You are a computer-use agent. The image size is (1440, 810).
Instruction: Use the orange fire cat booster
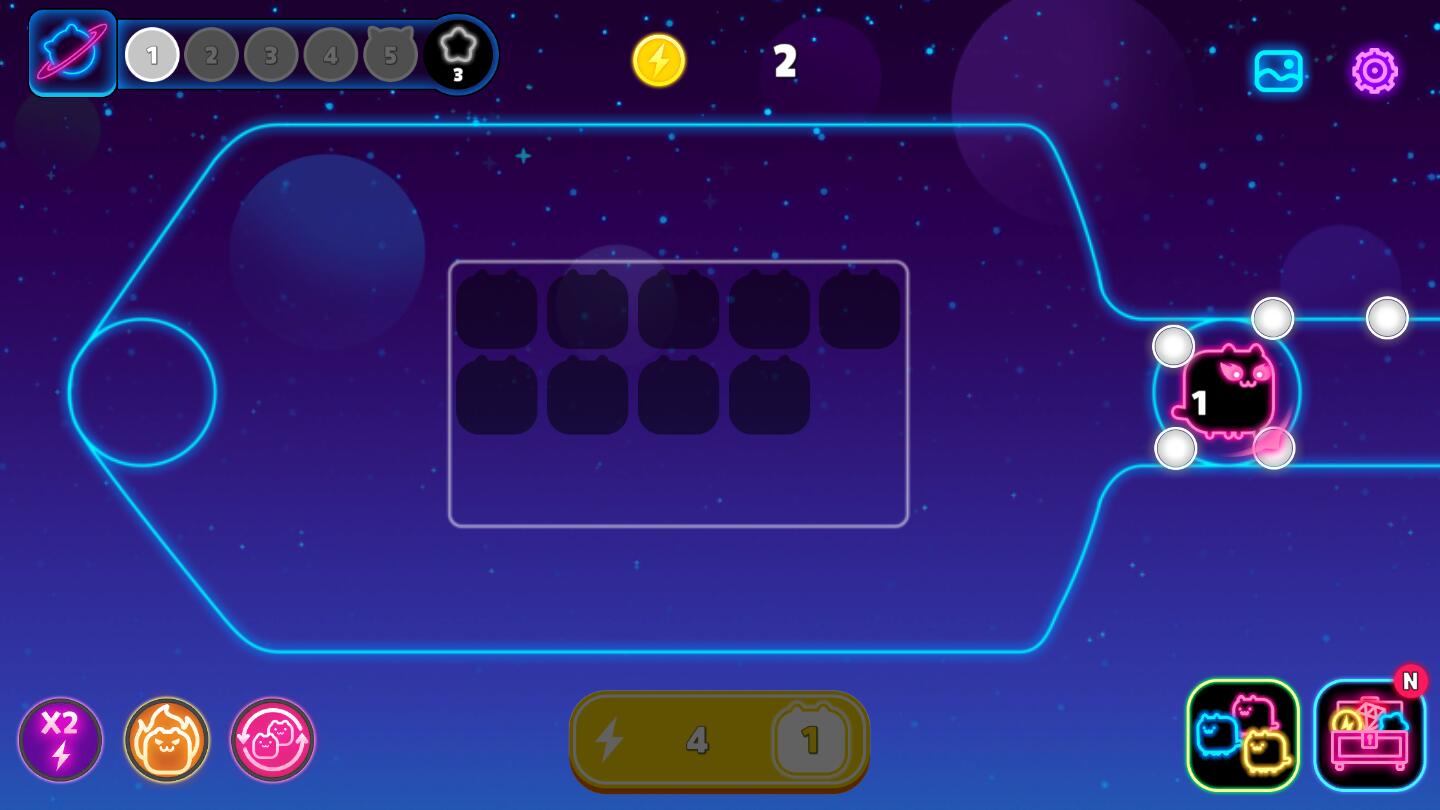pyautogui.click(x=167, y=740)
